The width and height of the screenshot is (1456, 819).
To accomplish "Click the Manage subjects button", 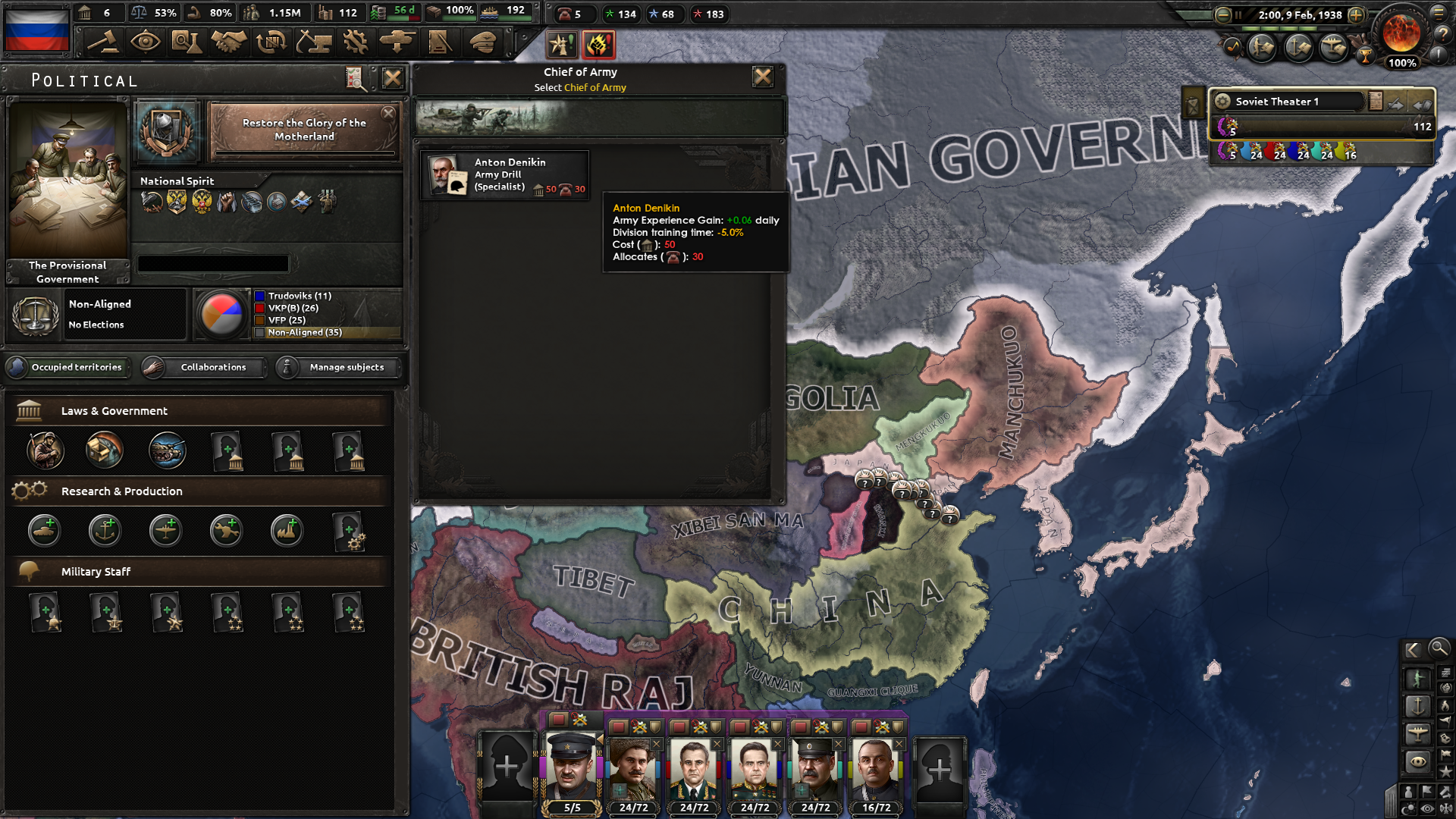I will pyautogui.click(x=336, y=367).
